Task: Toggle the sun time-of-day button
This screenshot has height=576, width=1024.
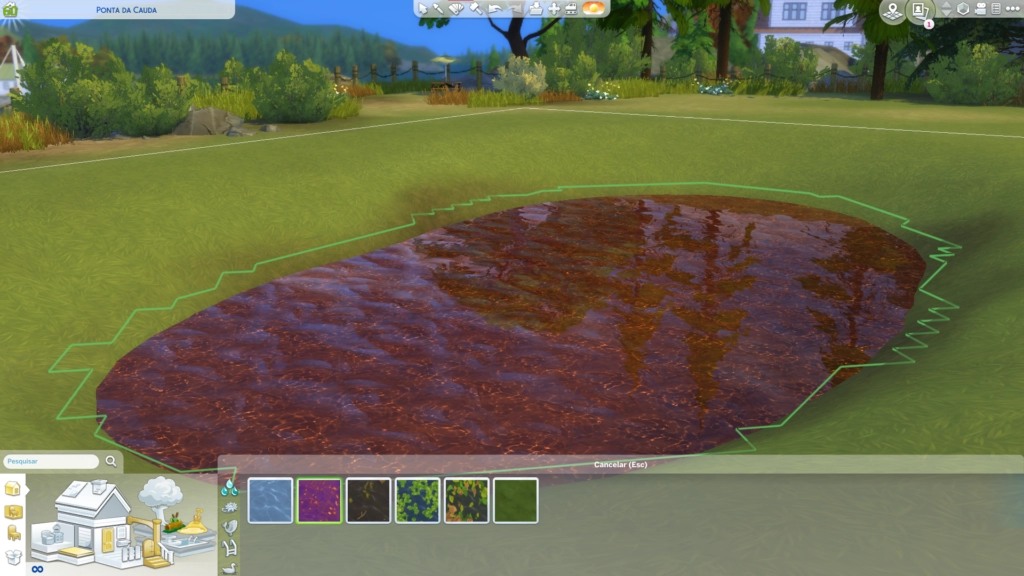Action: pos(593,8)
